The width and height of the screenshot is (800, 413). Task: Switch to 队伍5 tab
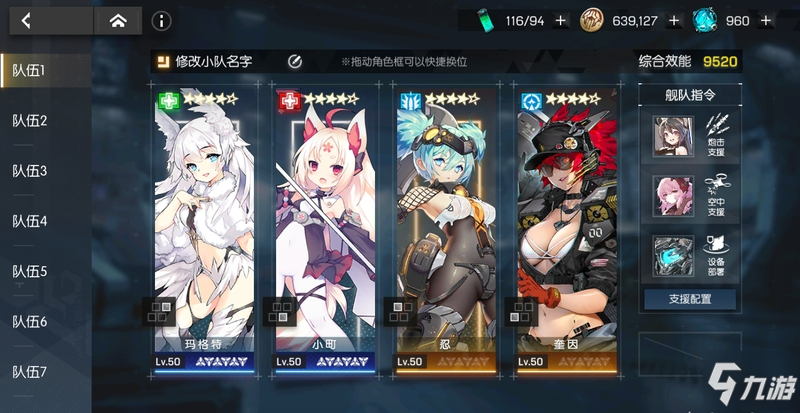30,271
